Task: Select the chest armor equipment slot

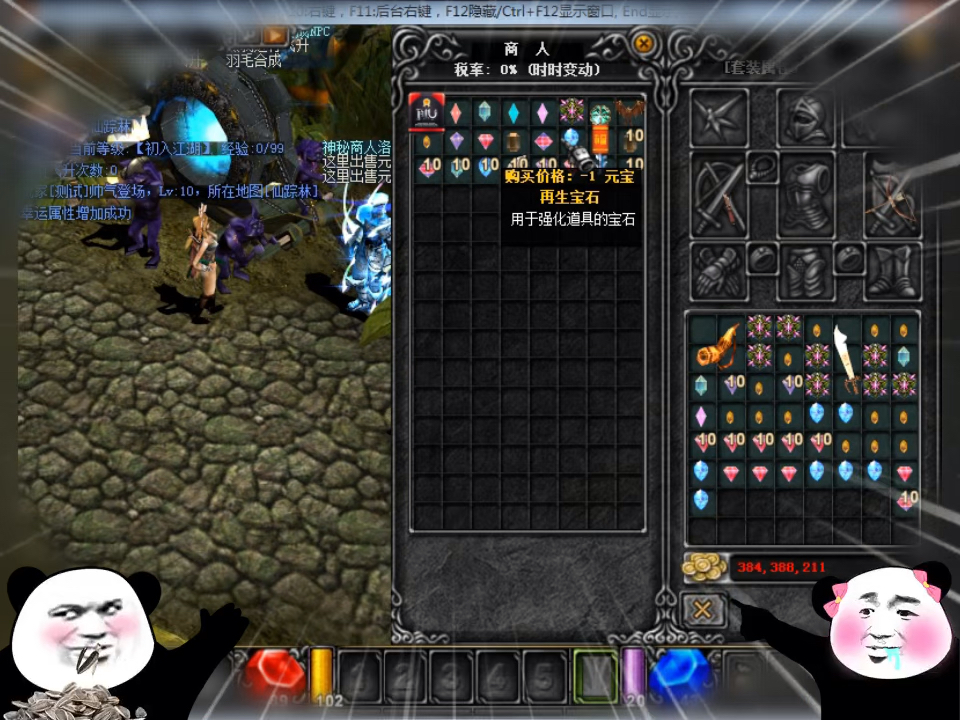Action: [x=806, y=193]
